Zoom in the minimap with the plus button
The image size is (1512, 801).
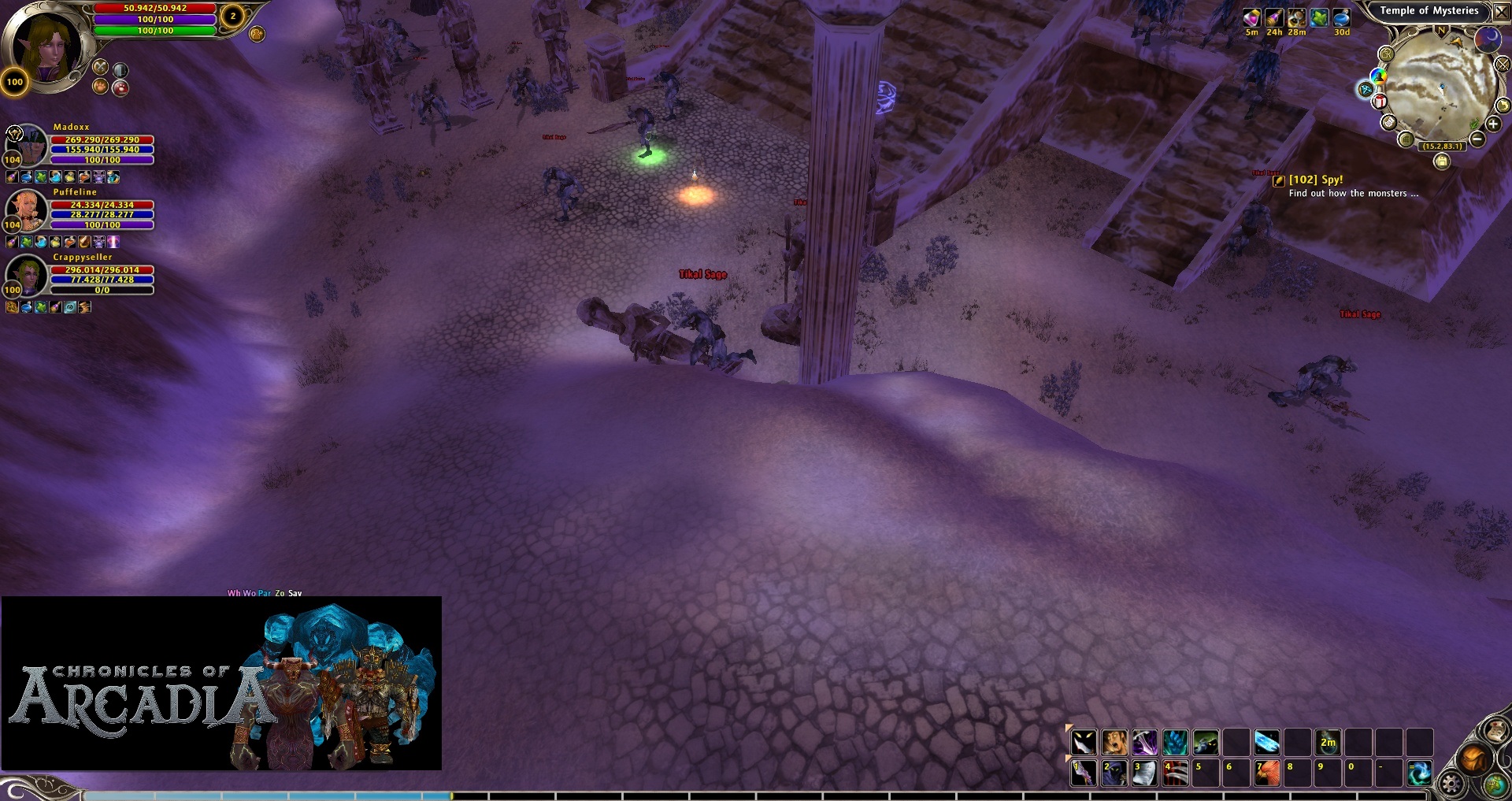click(1493, 124)
